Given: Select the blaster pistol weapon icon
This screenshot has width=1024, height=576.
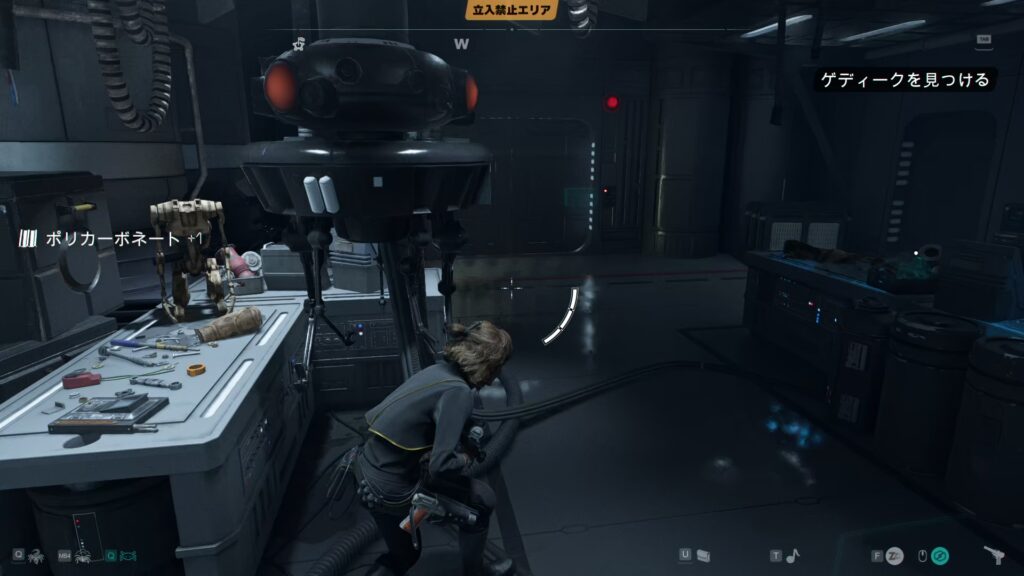Looking at the screenshot, I should coord(994,556).
